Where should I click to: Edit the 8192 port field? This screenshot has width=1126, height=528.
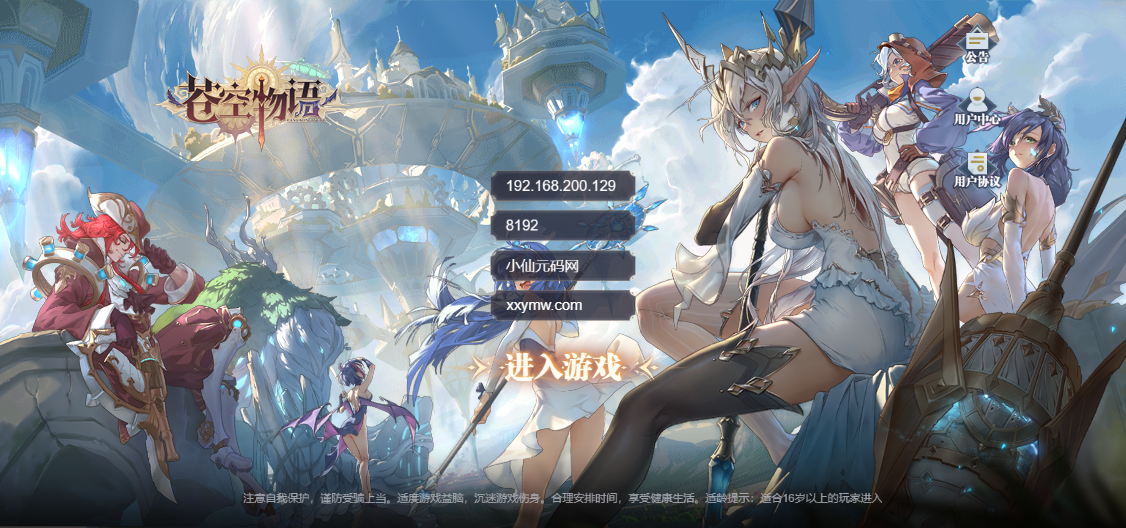[563, 226]
